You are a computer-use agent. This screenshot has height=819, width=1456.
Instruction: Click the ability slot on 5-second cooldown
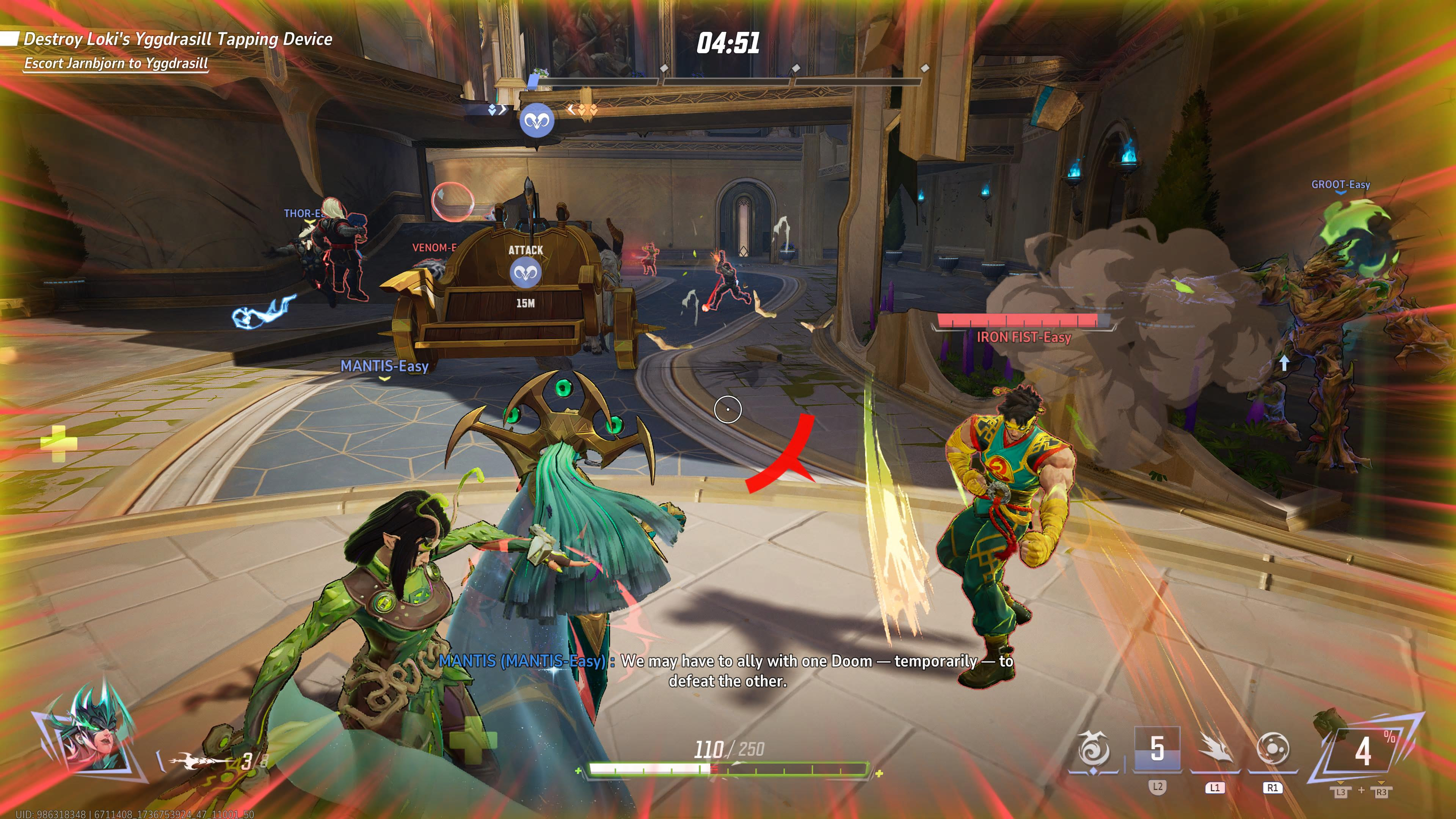click(x=1157, y=749)
